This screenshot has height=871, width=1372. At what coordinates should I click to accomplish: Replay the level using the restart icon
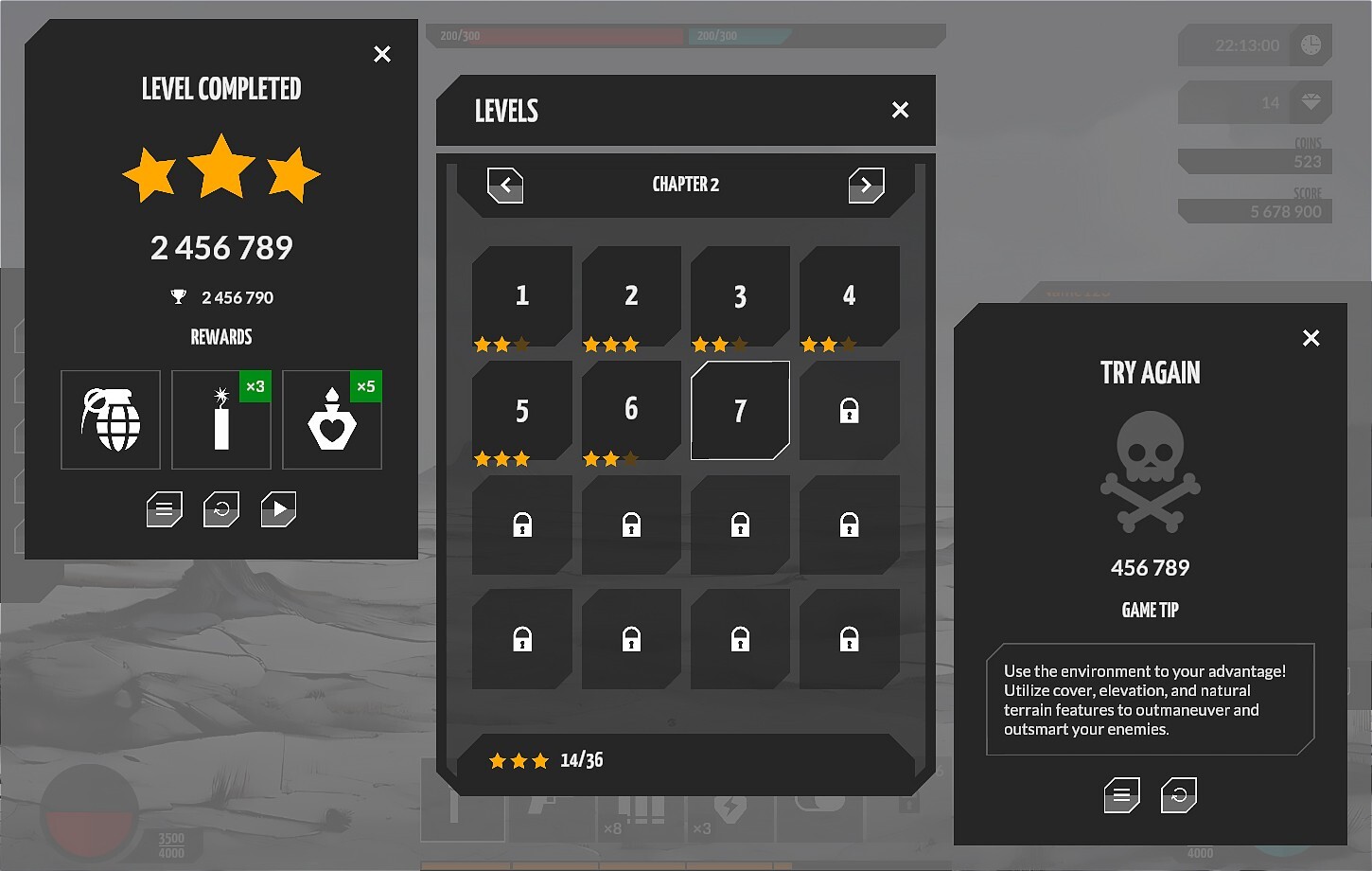(x=220, y=508)
